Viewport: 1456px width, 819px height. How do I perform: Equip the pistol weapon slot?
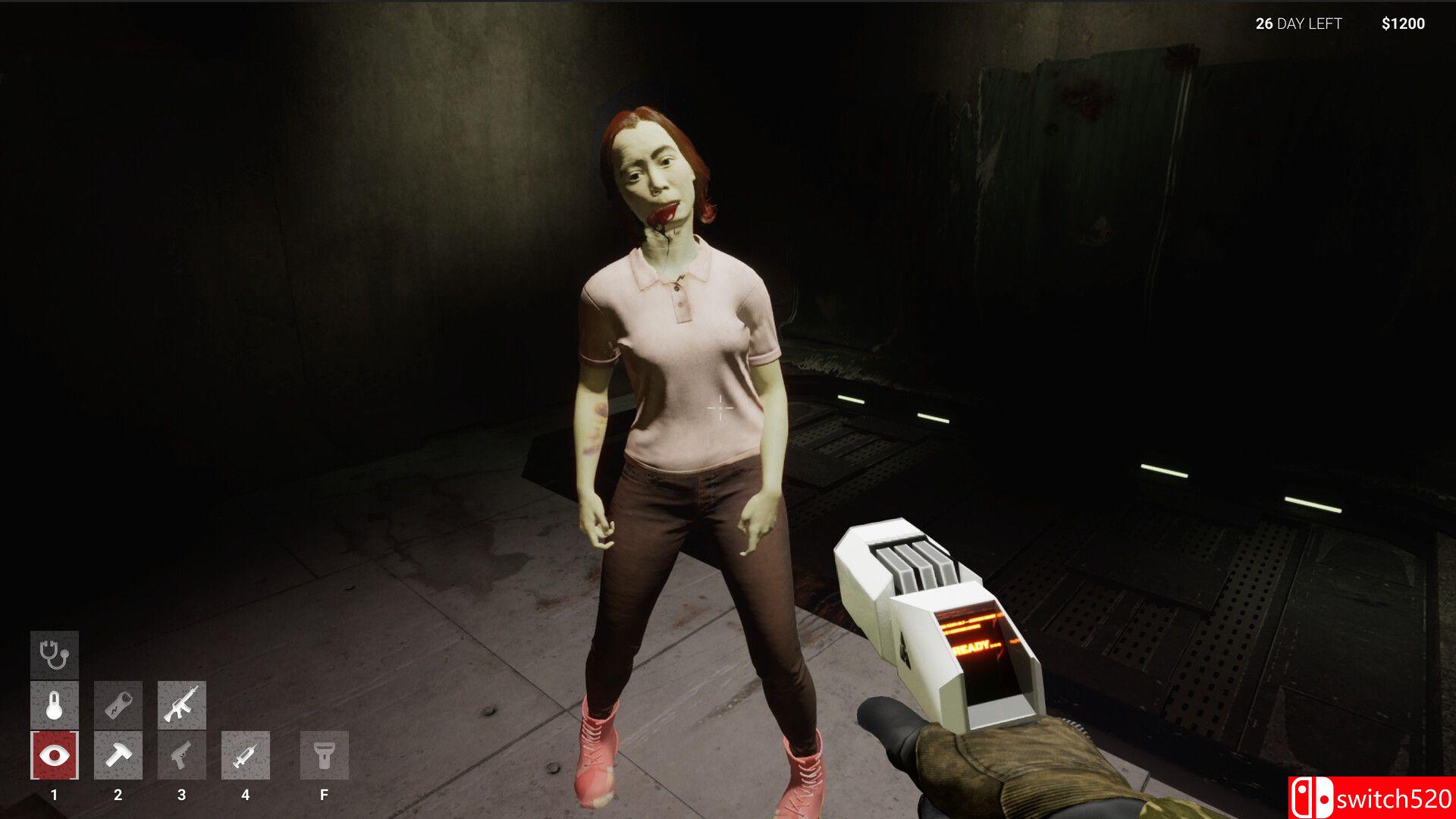(x=181, y=755)
